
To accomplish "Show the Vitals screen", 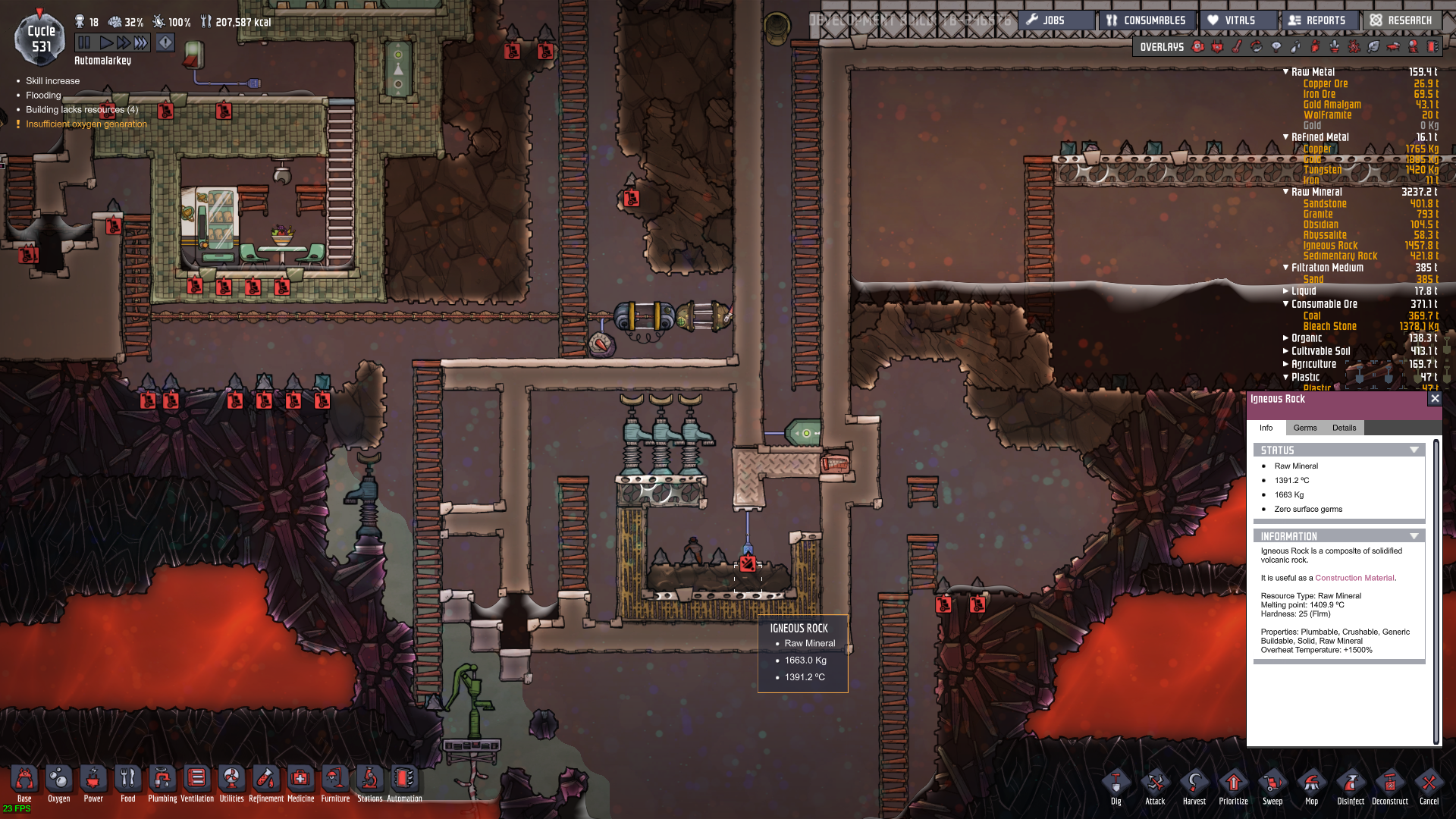I will (x=1239, y=20).
